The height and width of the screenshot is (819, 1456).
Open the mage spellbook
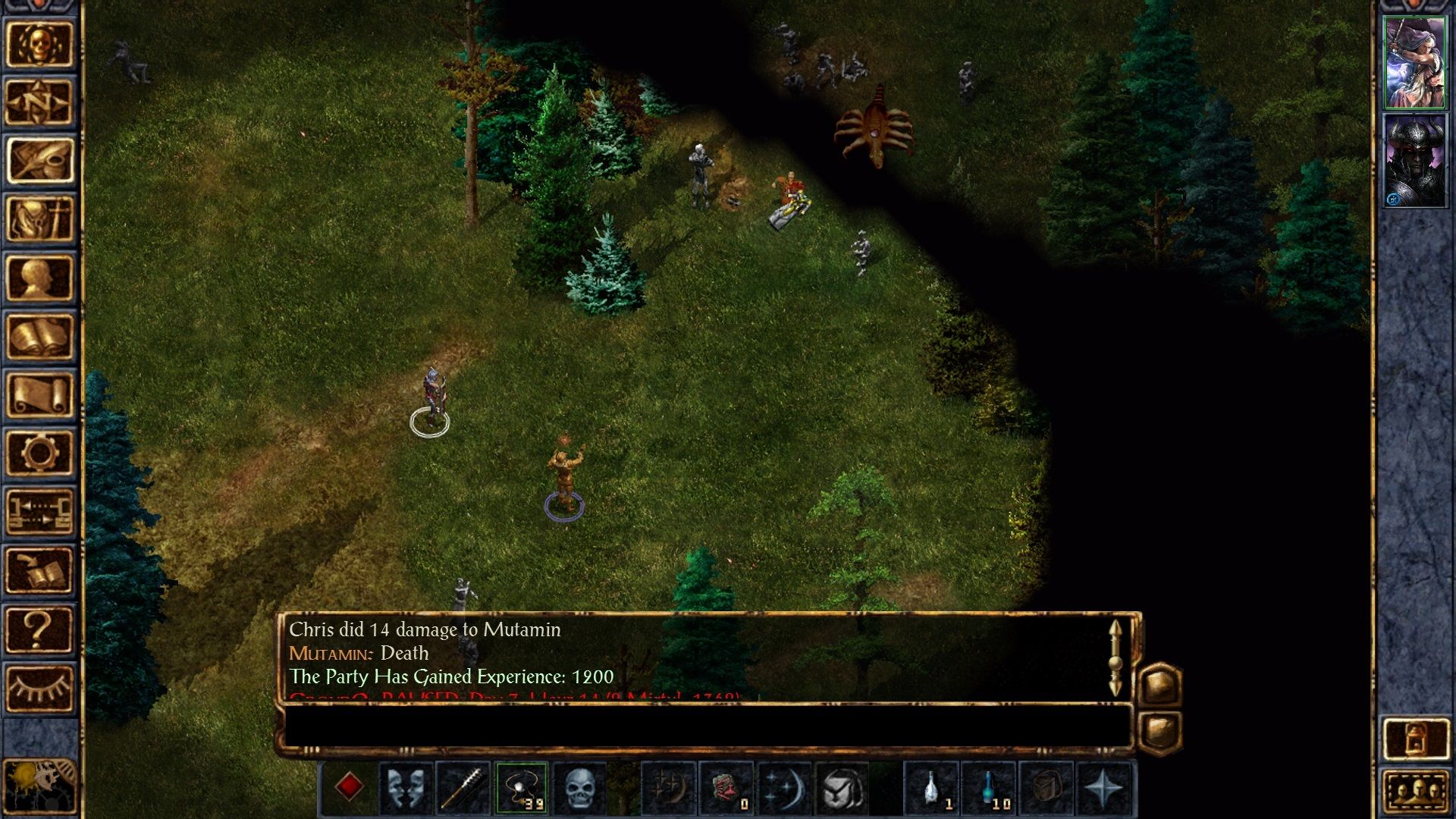tap(39, 336)
